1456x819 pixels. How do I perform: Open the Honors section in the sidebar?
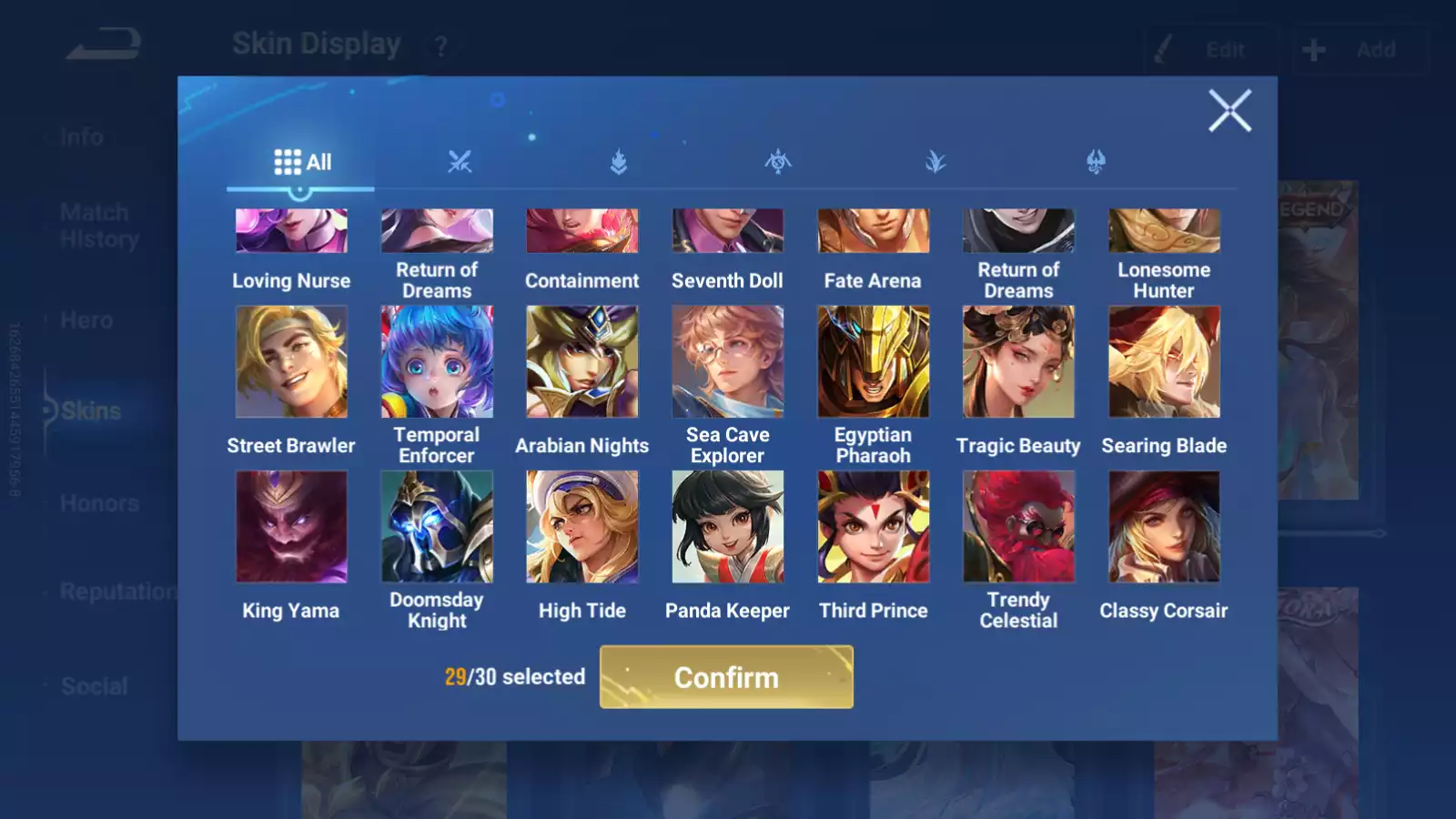coord(98,503)
